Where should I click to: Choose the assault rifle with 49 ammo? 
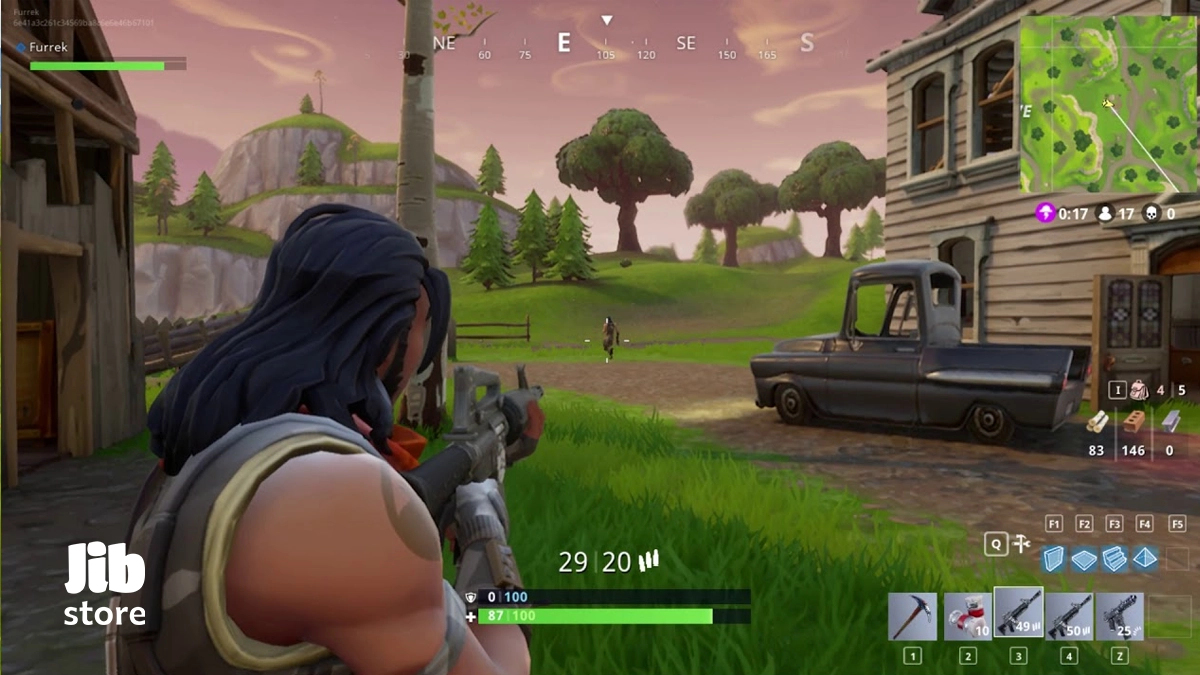click(1018, 613)
